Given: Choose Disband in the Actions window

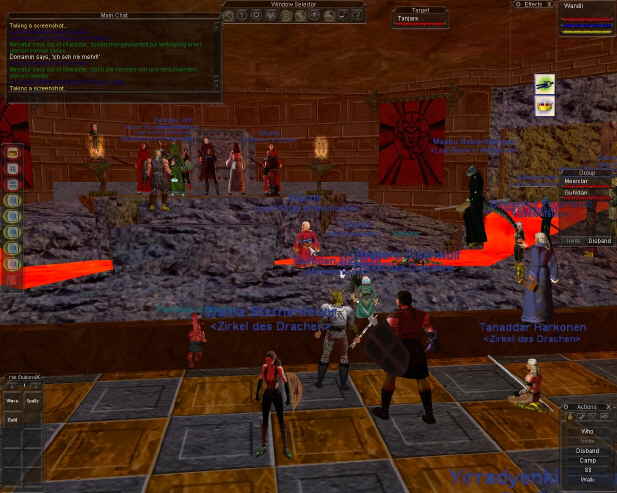Looking at the screenshot, I should click(x=587, y=450).
